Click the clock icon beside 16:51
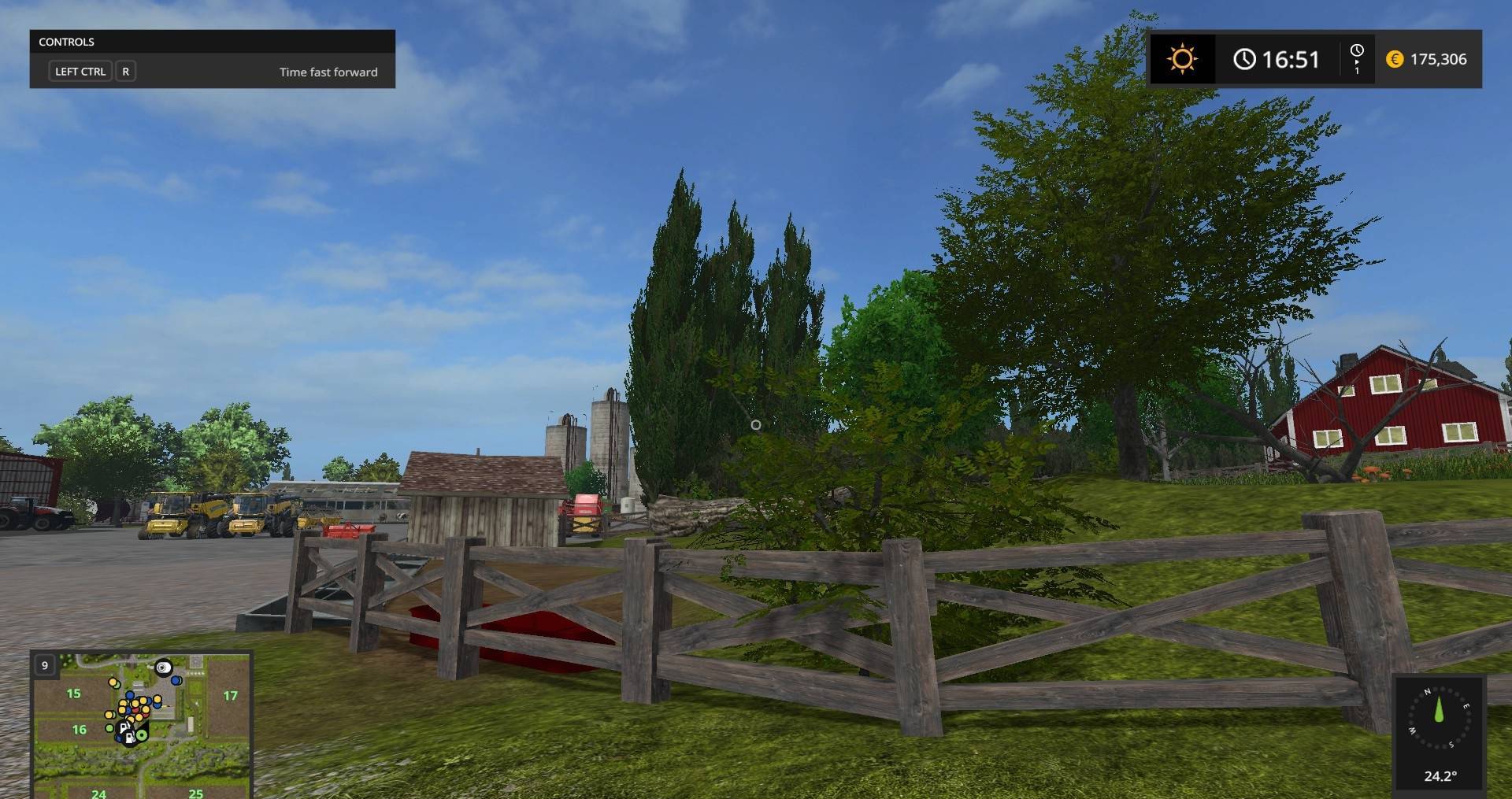 (x=1245, y=59)
